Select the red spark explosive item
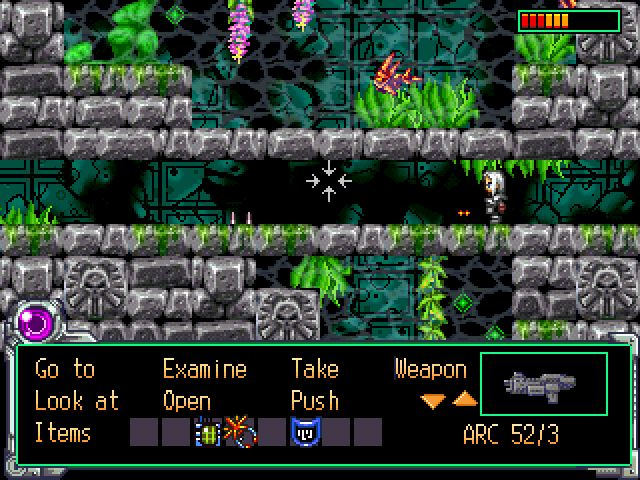 (x=239, y=433)
